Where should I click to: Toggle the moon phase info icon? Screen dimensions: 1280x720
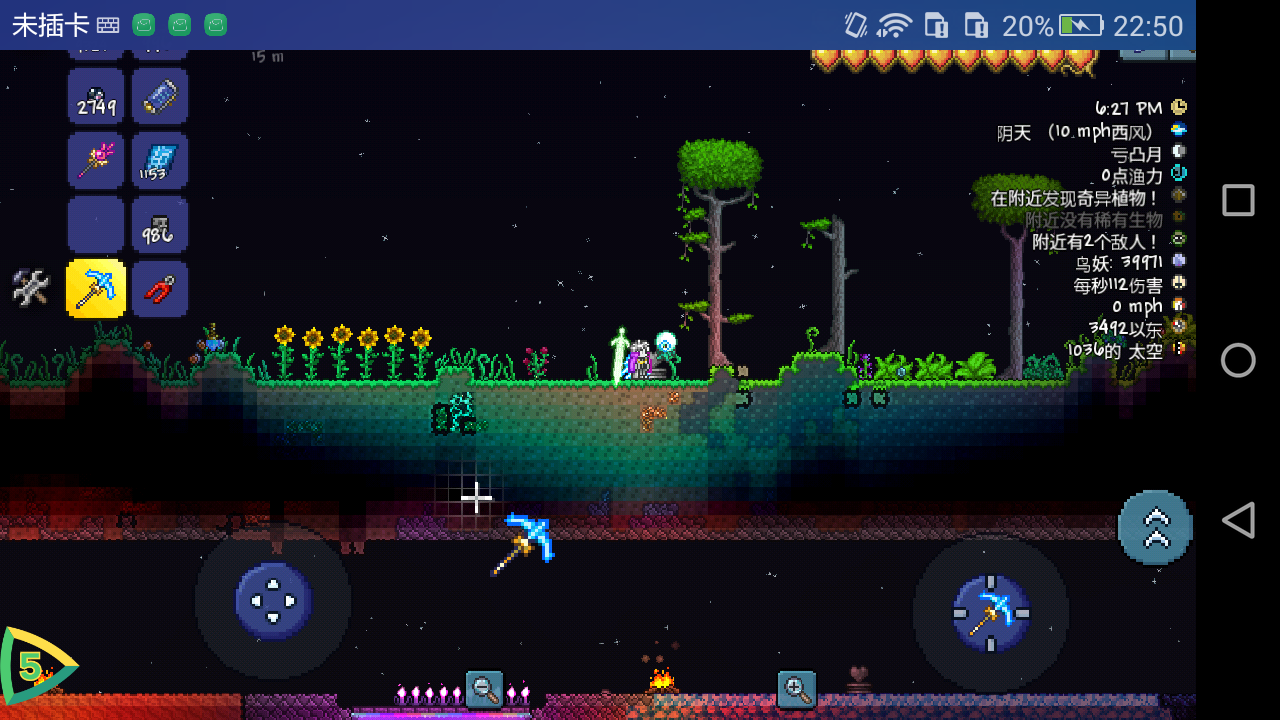[x=1179, y=152]
